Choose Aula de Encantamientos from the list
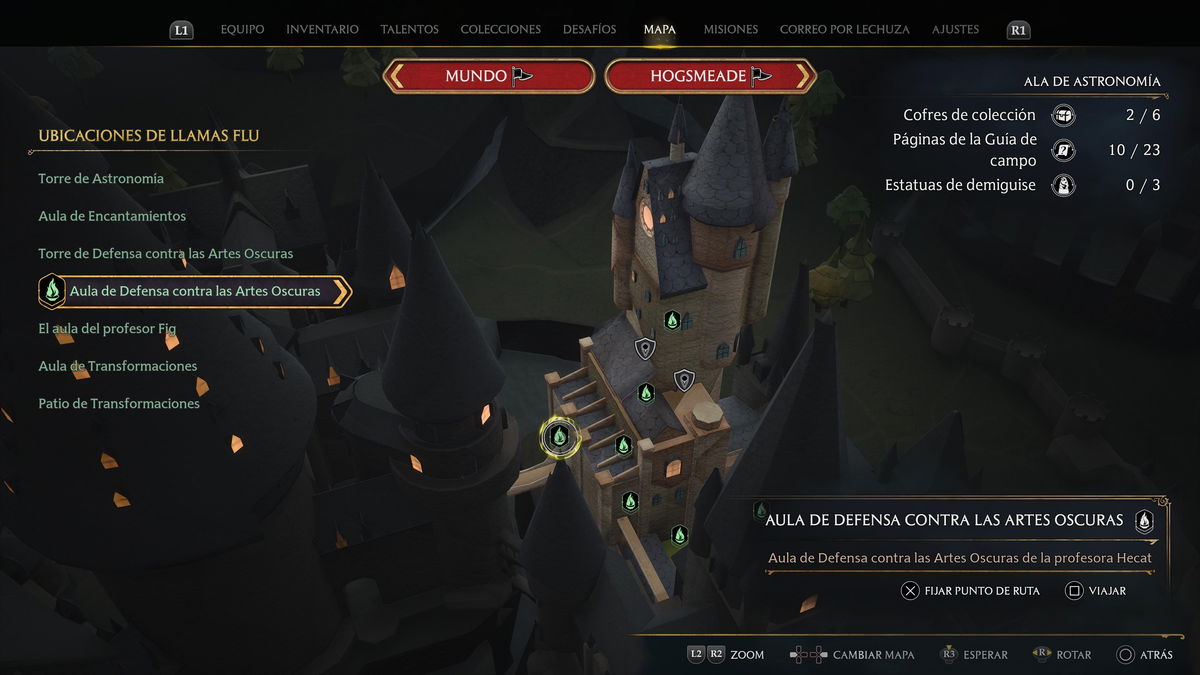 pyautogui.click(x=112, y=216)
